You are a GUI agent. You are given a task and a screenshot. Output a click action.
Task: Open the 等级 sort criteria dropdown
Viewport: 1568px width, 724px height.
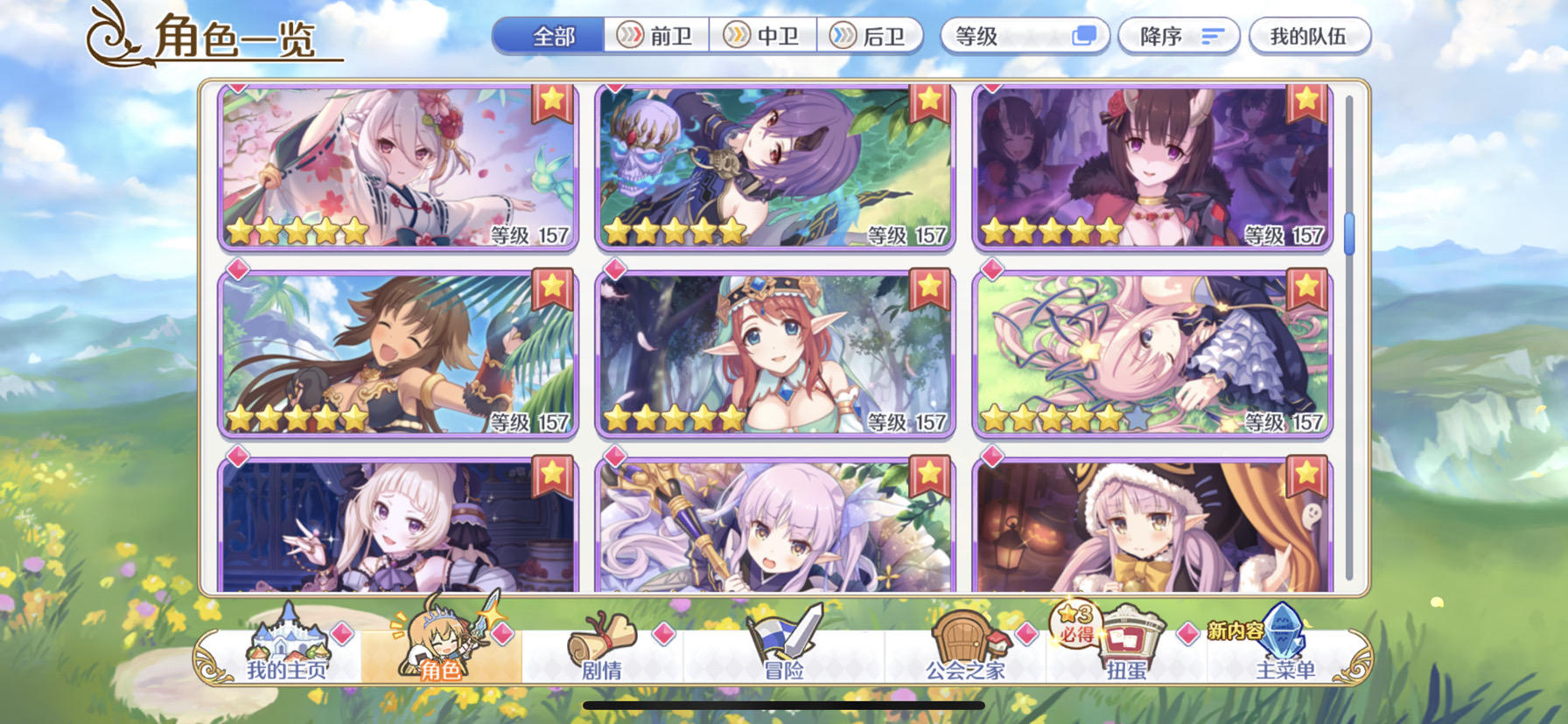pos(1025,35)
